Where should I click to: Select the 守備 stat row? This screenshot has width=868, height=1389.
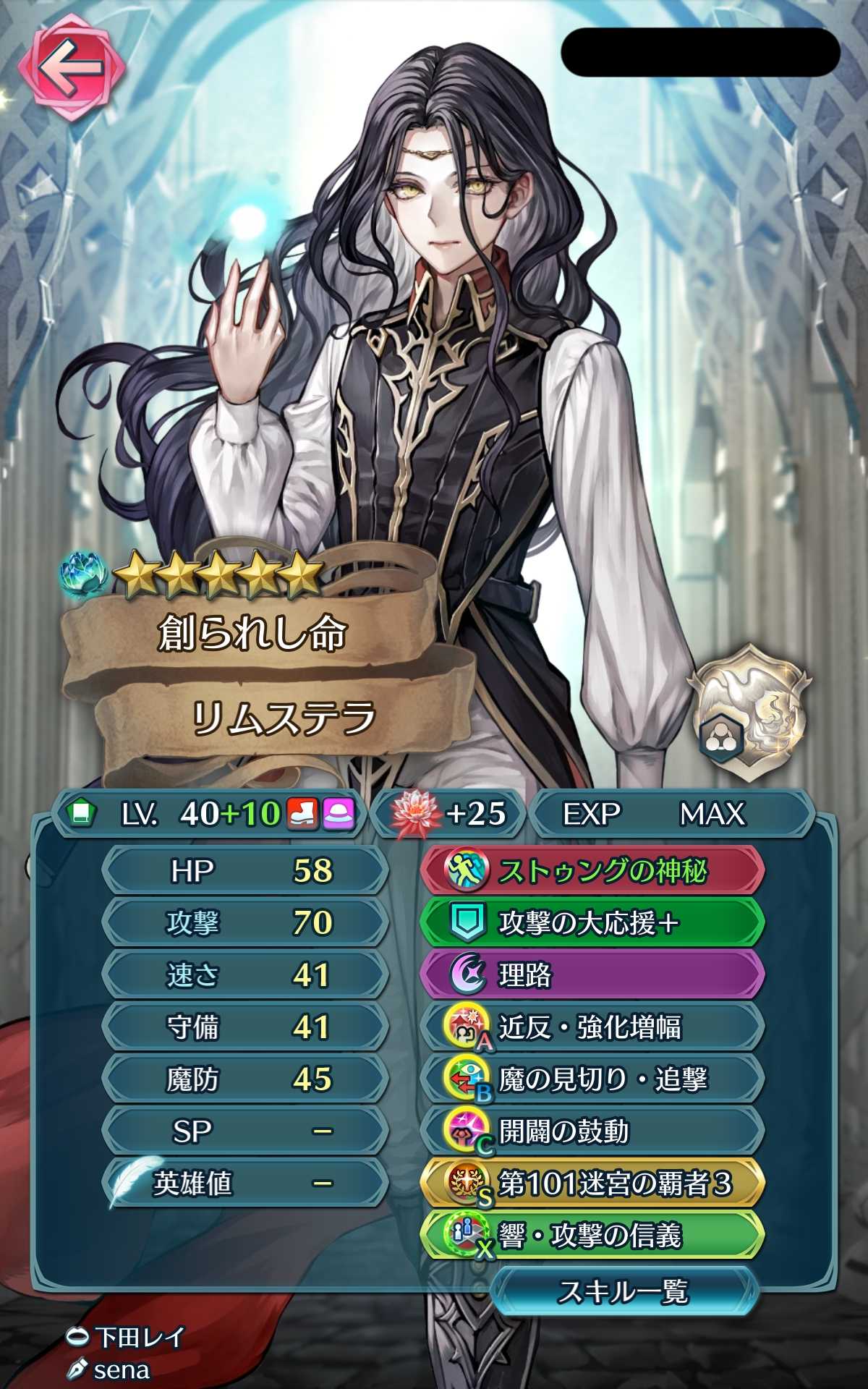pyautogui.click(x=246, y=1027)
